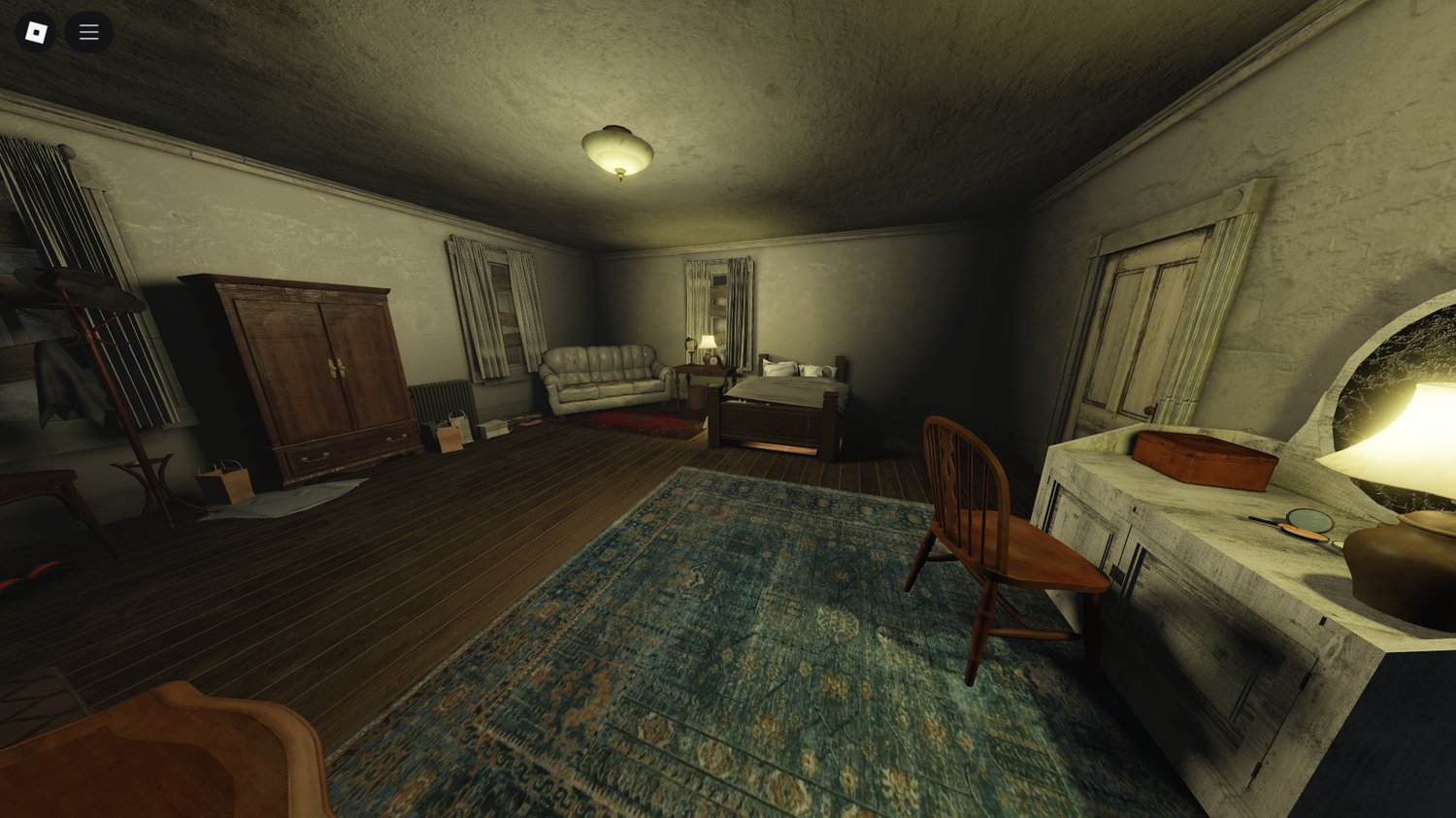This screenshot has width=1456, height=818.
Task: Open the Roblox hamburger menu
Action: [x=88, y=31]
